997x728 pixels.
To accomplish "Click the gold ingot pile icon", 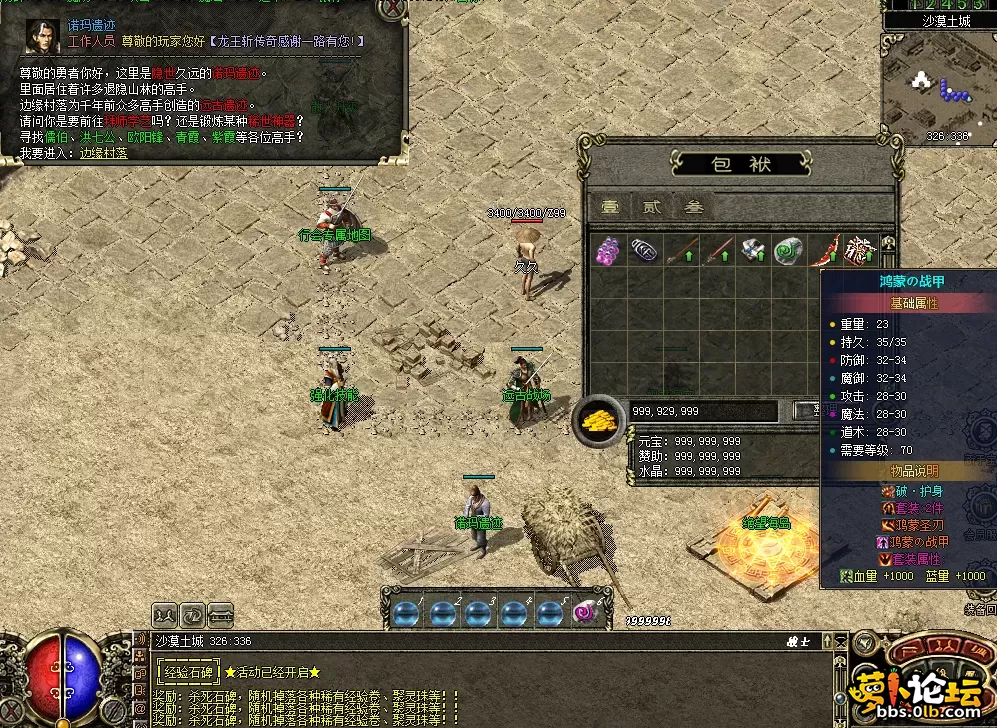I will [599, 420].
